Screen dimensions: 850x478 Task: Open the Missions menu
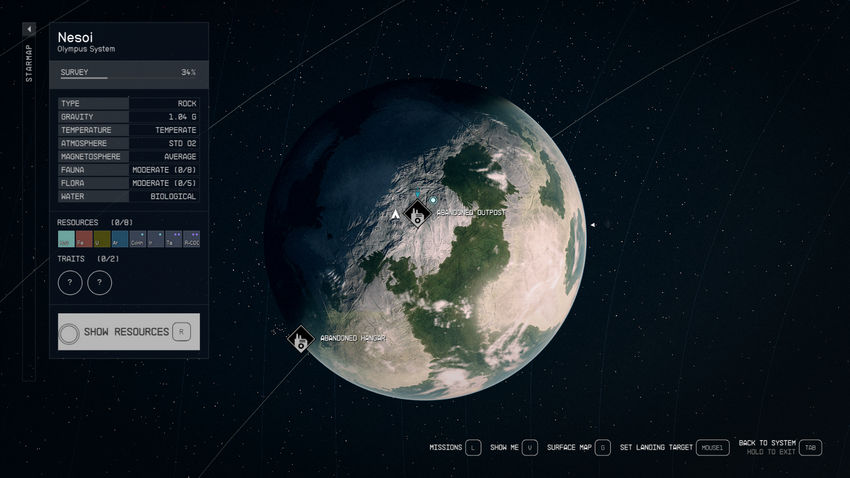point(473,448)
